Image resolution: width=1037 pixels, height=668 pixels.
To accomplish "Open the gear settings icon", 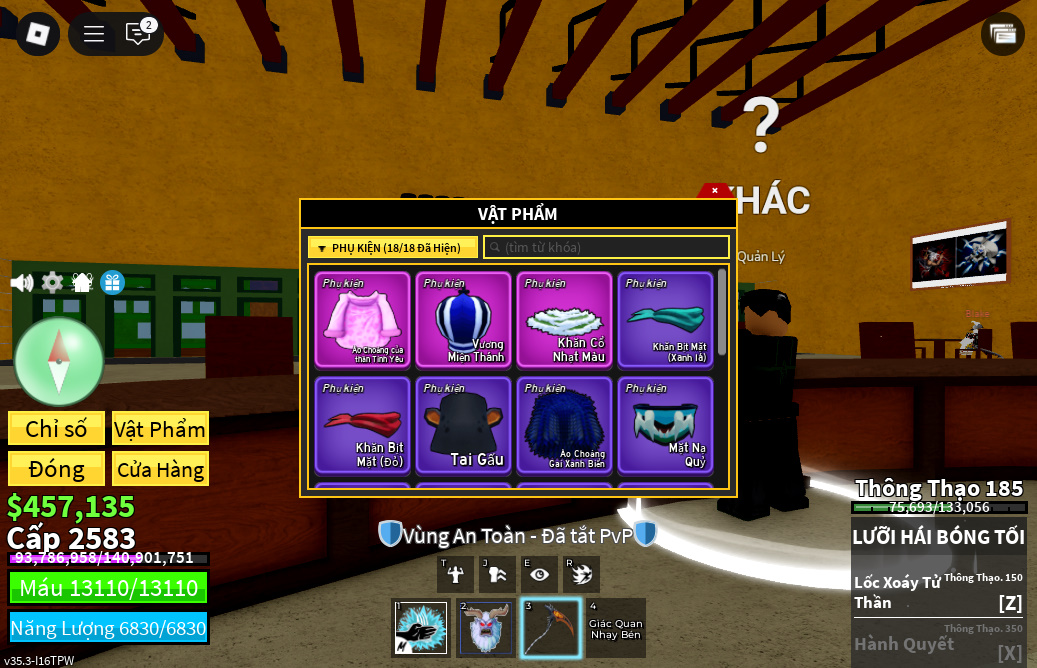I will [52, 283].
